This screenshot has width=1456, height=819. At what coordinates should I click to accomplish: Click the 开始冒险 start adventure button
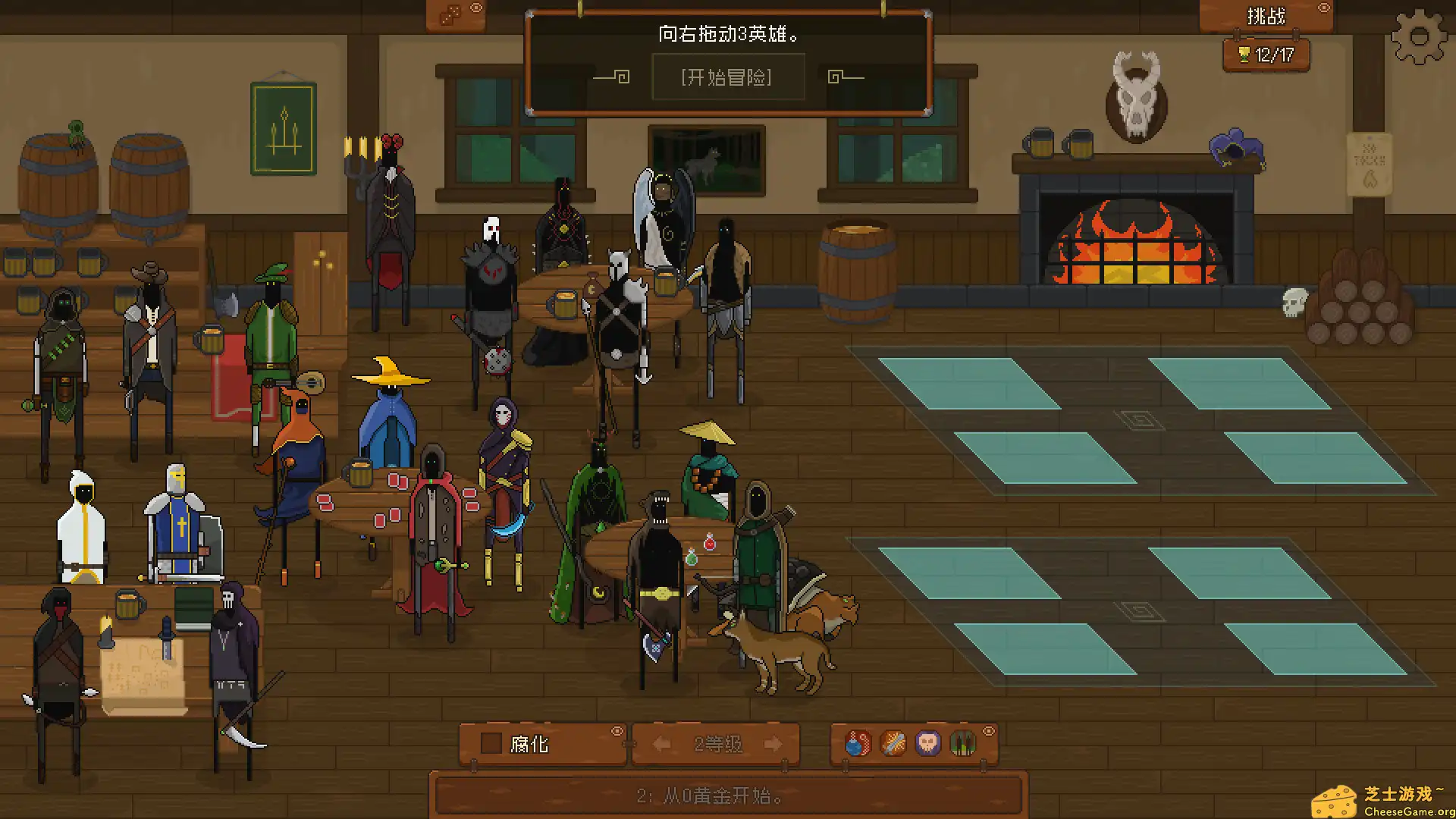[726, 77]
